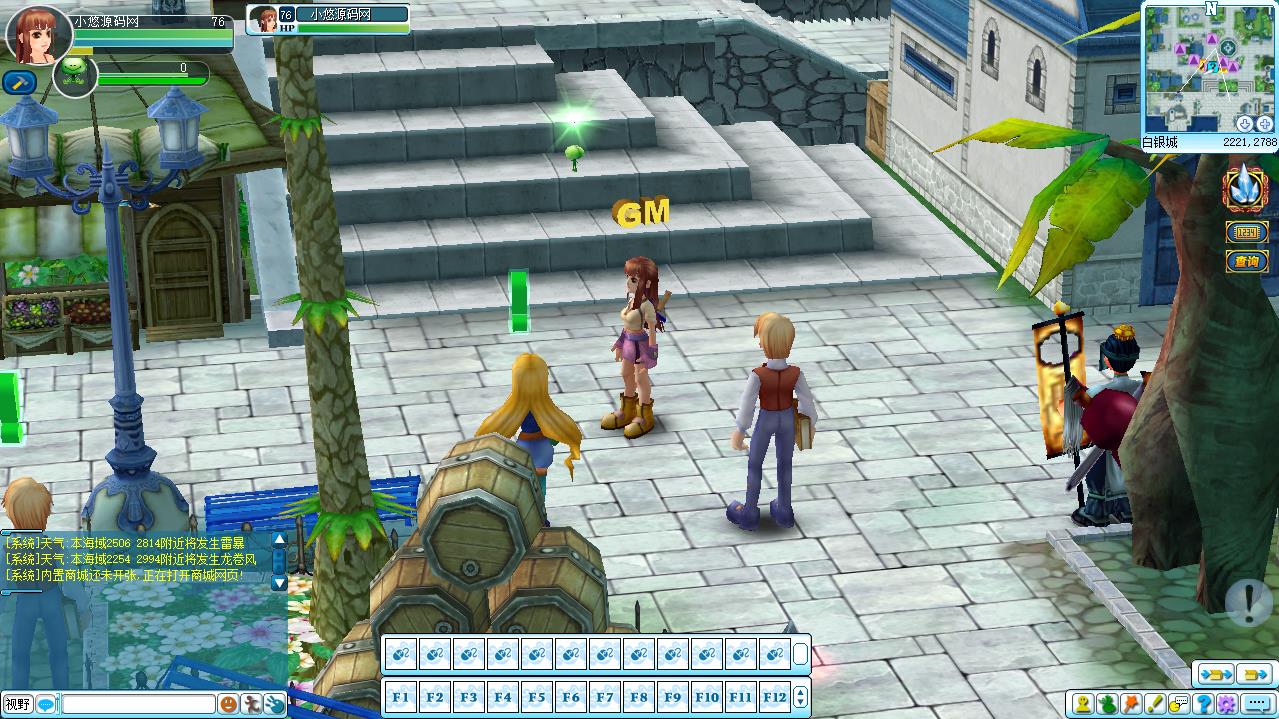Open the yellow character info icon
Viewport: 1279px width, 719px height.
[1082, 704]
